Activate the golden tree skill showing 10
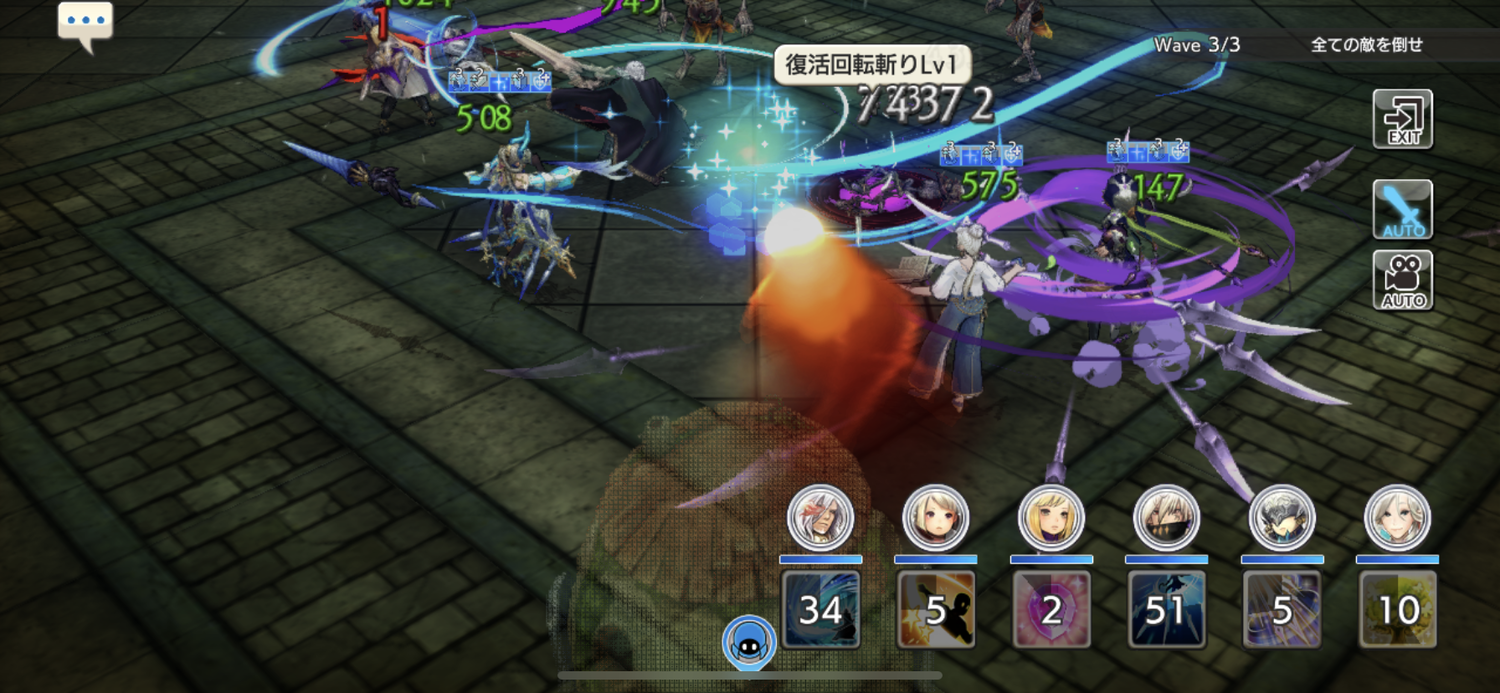This screenshot has height=693, width=1500. [x=1398, y=609]
